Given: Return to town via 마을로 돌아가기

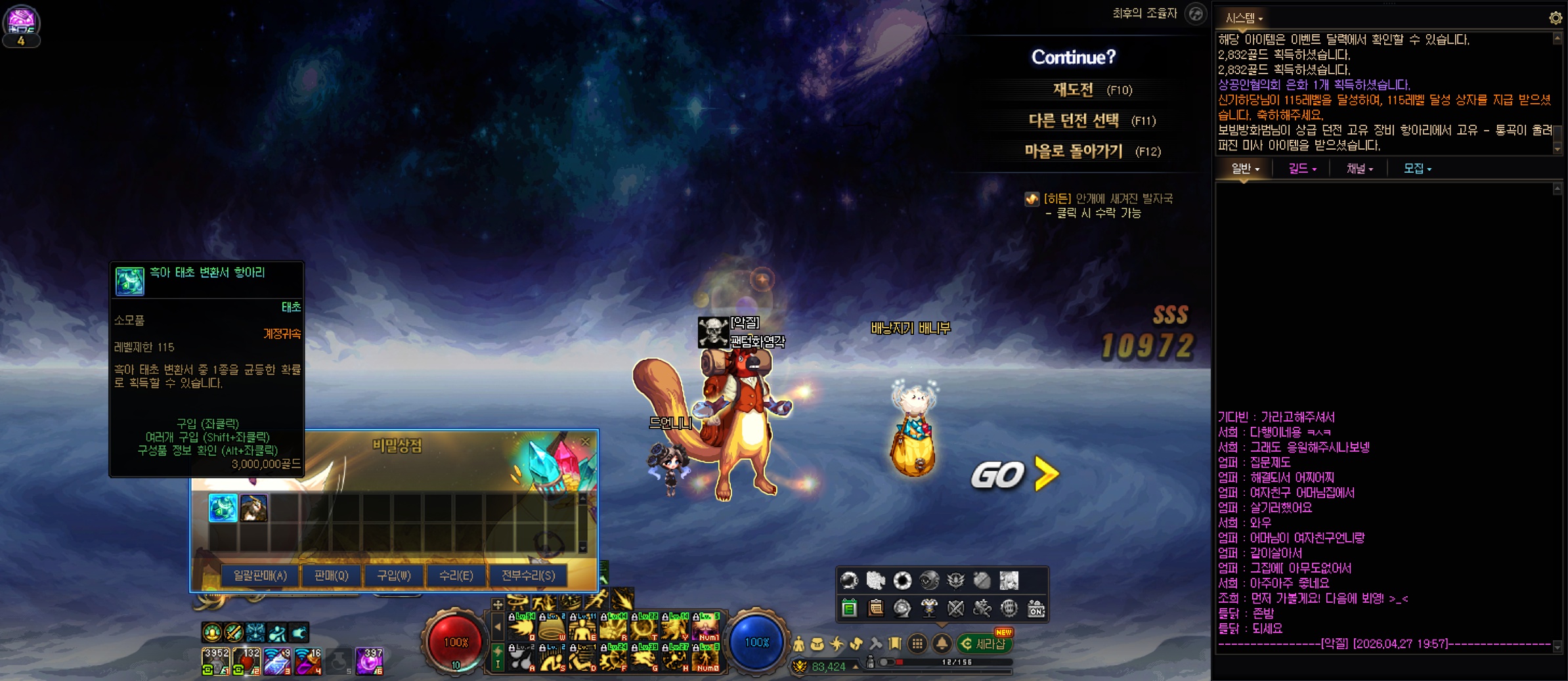Looking at the screenshot, I should tap(1074, 151).
